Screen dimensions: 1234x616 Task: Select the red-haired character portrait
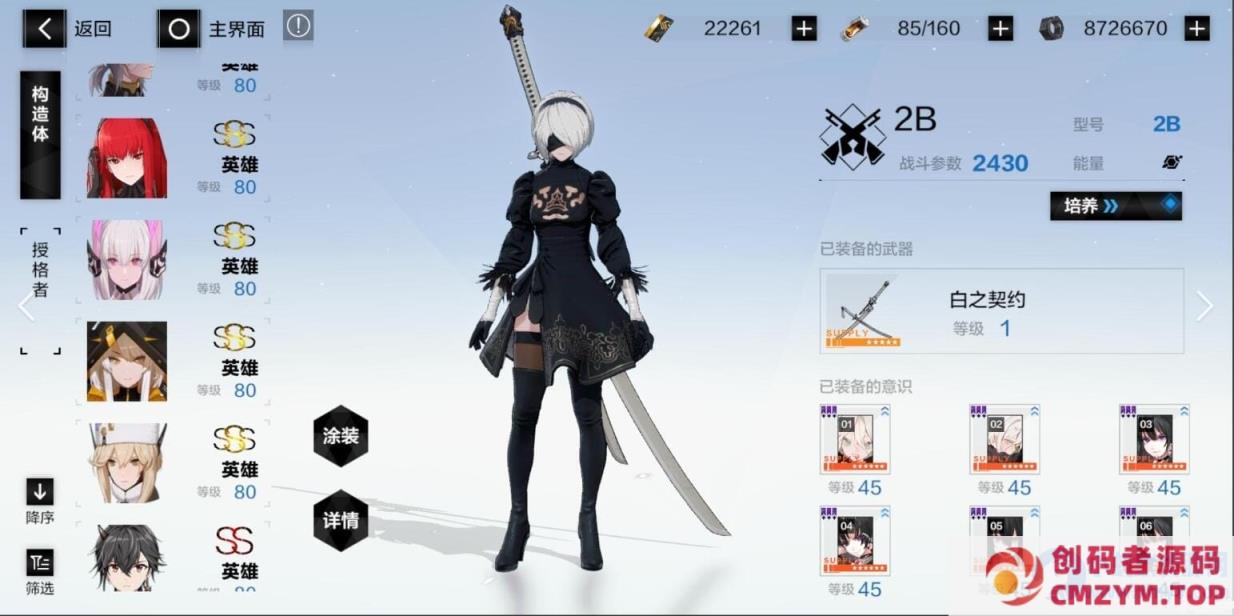click(127, 158)
